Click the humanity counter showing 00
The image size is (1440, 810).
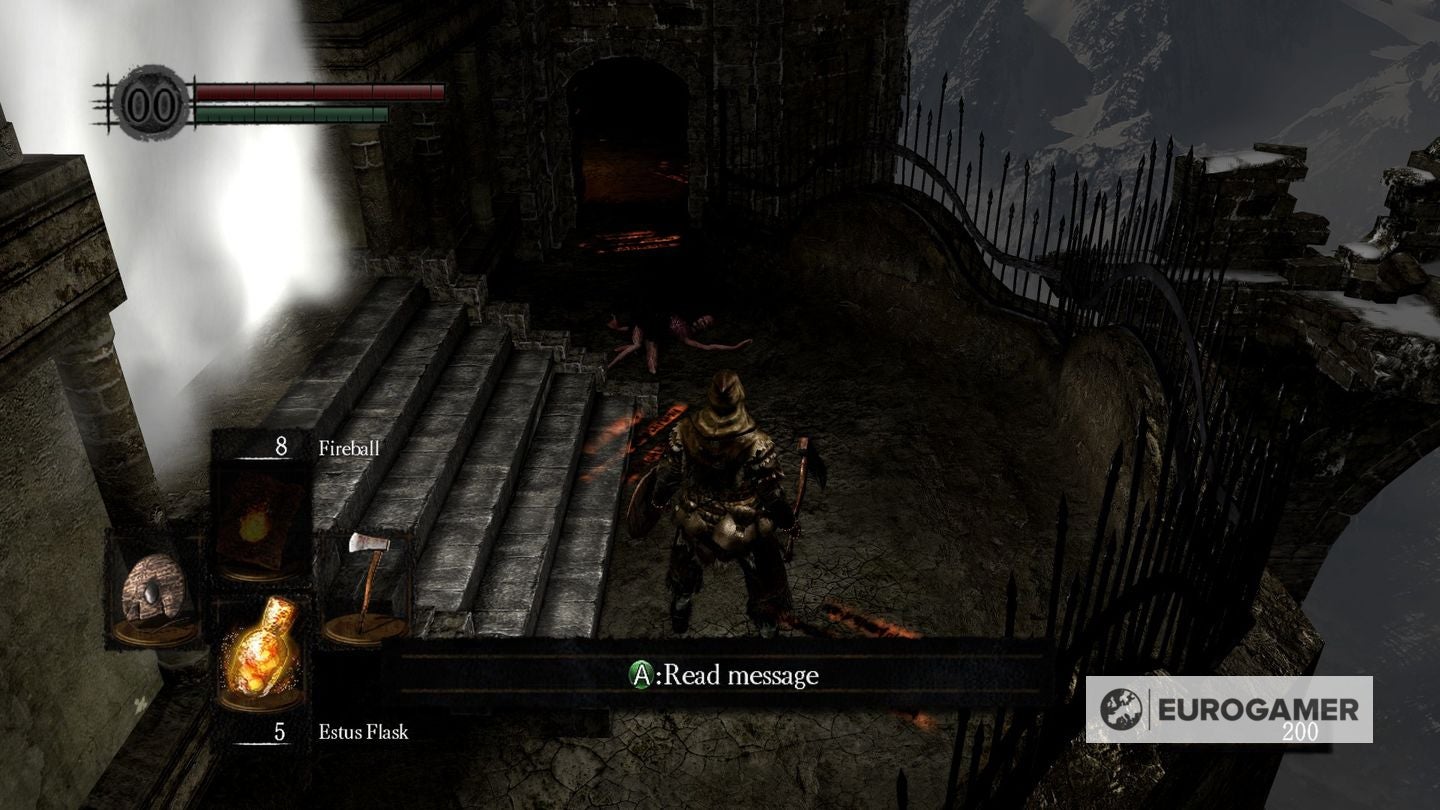click(x=148, y=99)
